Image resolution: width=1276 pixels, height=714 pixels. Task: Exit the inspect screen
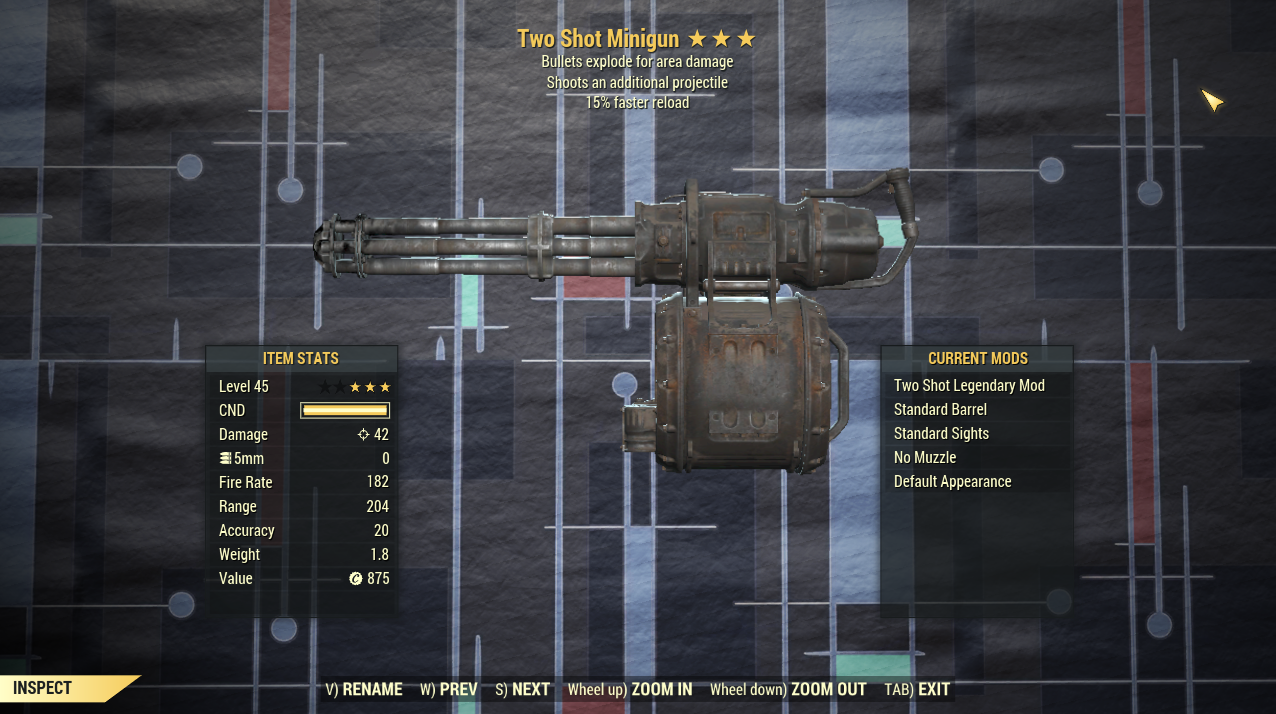click(917, 689)
